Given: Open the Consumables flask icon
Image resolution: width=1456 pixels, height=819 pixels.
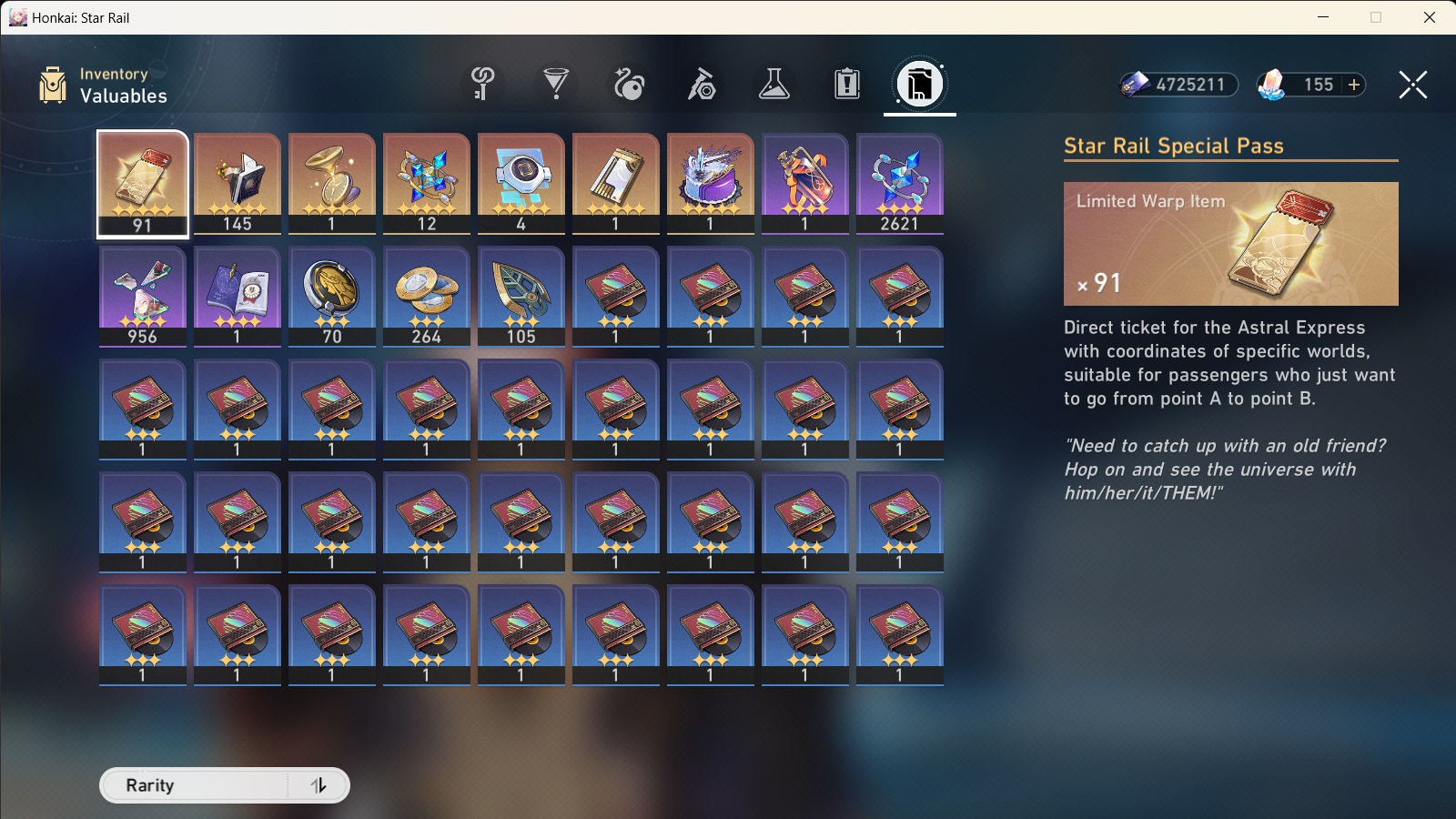Looking at the screenshot, I should point(774,84).
